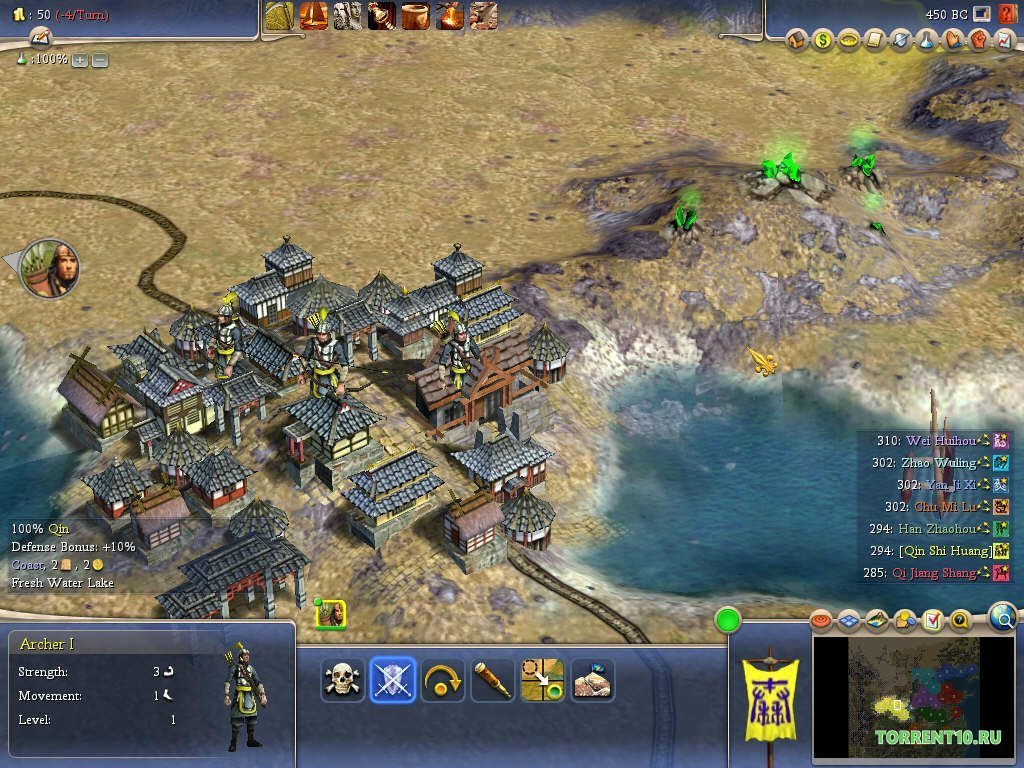Open the technology advisor flask icon

click(x=927, y=41)
